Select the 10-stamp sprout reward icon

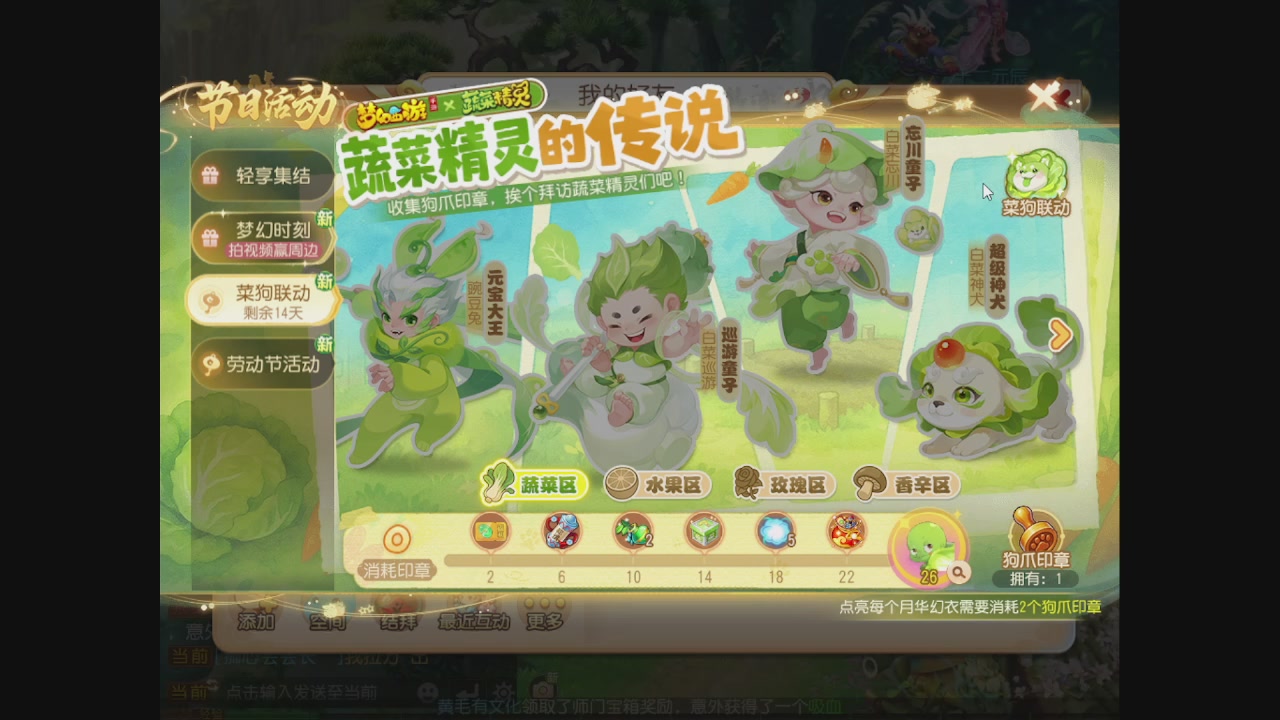click(632, 532)
